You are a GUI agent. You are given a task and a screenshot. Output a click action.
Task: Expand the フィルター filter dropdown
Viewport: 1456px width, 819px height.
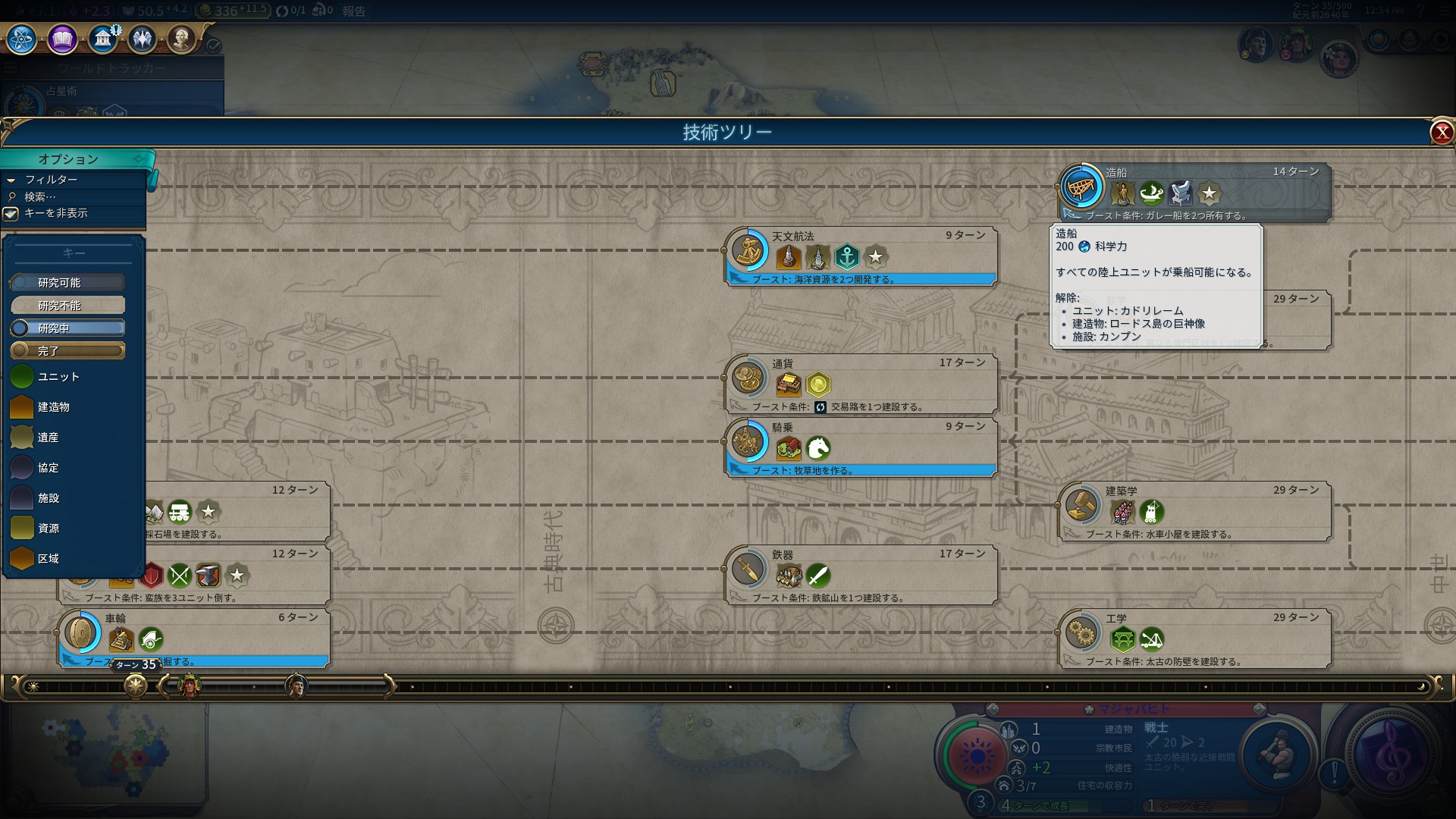(51, 180)
